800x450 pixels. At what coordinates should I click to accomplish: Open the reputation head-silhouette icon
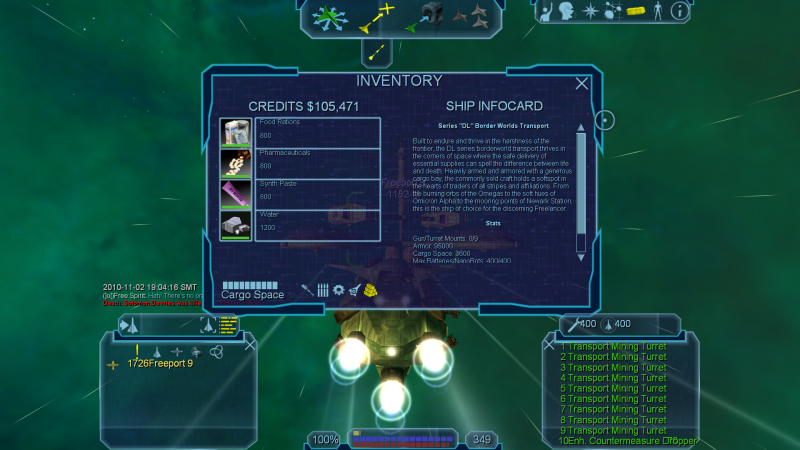[x=567, y=12]
